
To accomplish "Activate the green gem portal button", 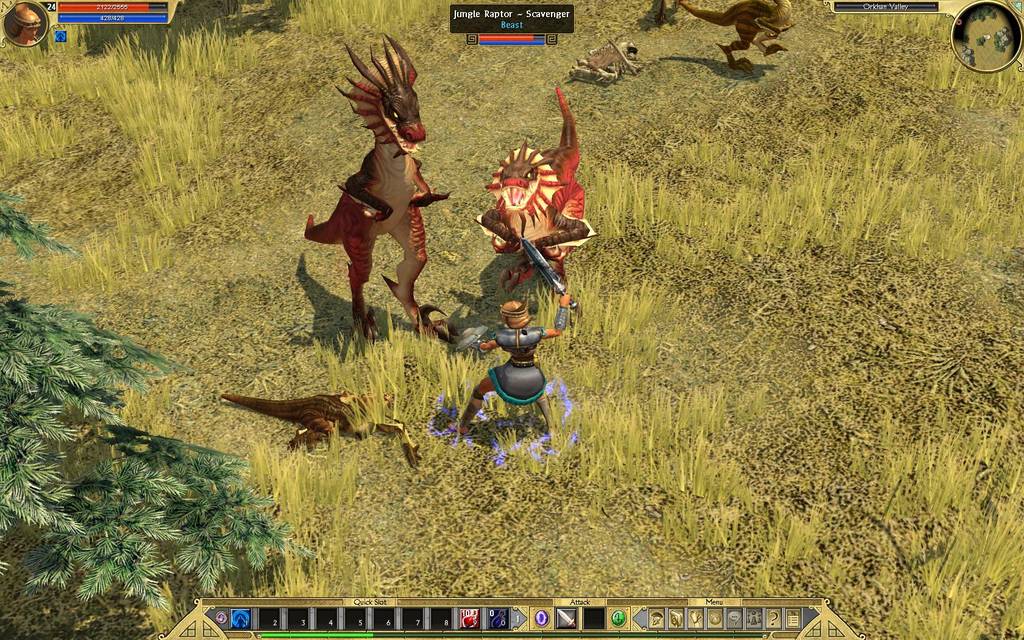I will (x=618, y=619).
